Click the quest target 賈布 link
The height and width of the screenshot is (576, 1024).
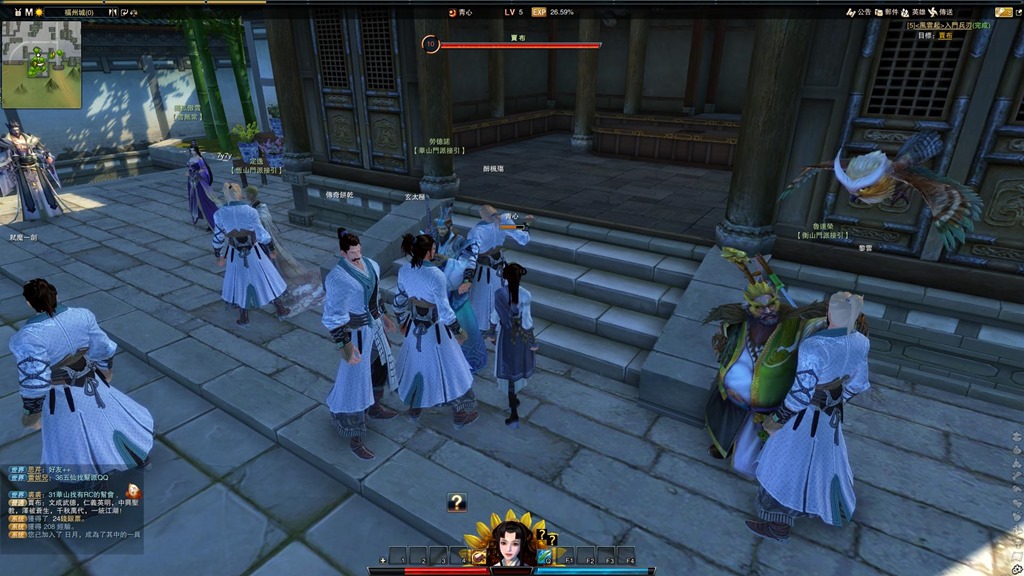(945, 35)
